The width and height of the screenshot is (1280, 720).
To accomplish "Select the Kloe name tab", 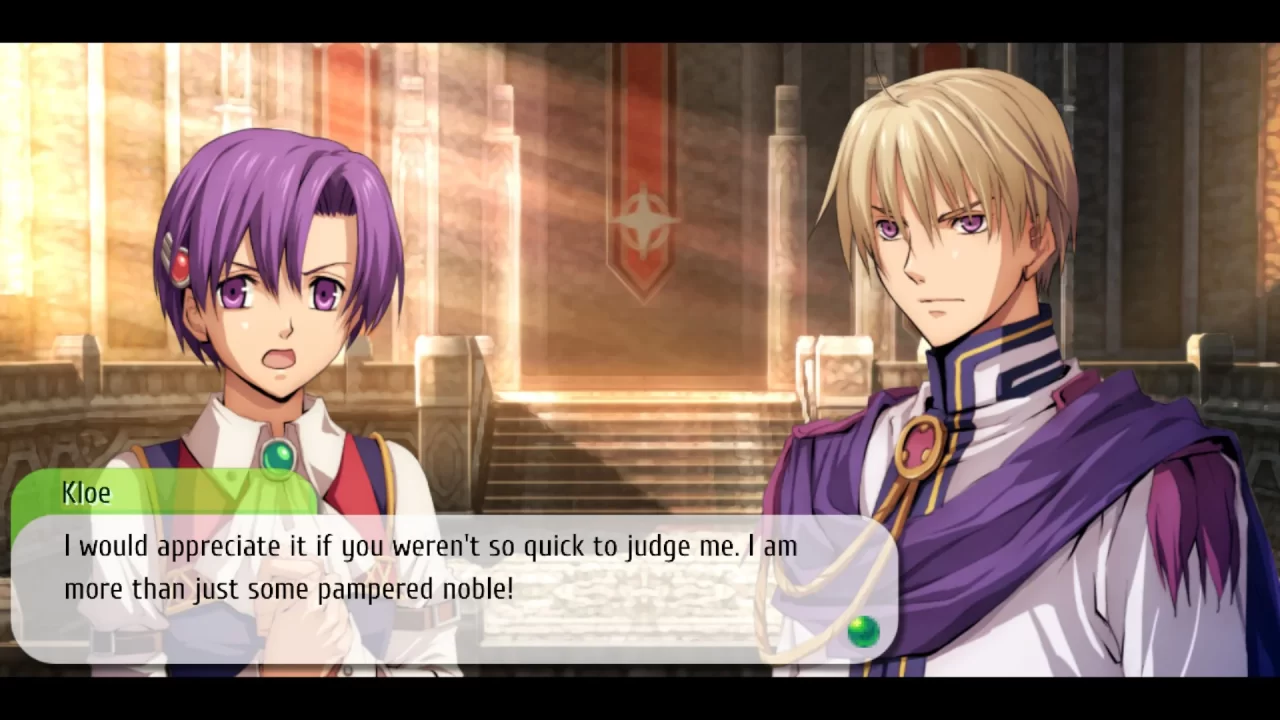I will [x=85, y=492].
